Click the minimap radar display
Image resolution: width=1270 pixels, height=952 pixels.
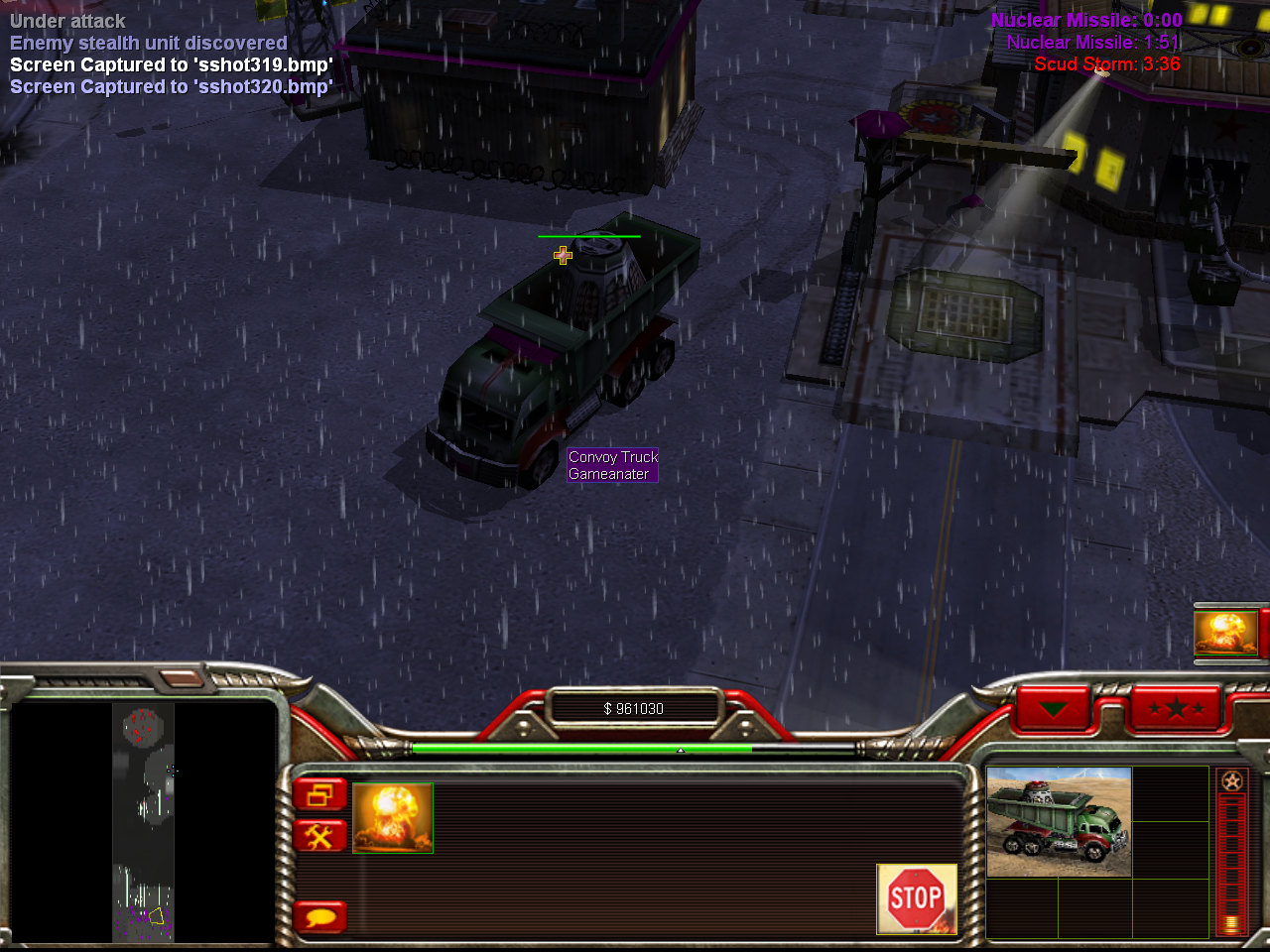(143, 822)
